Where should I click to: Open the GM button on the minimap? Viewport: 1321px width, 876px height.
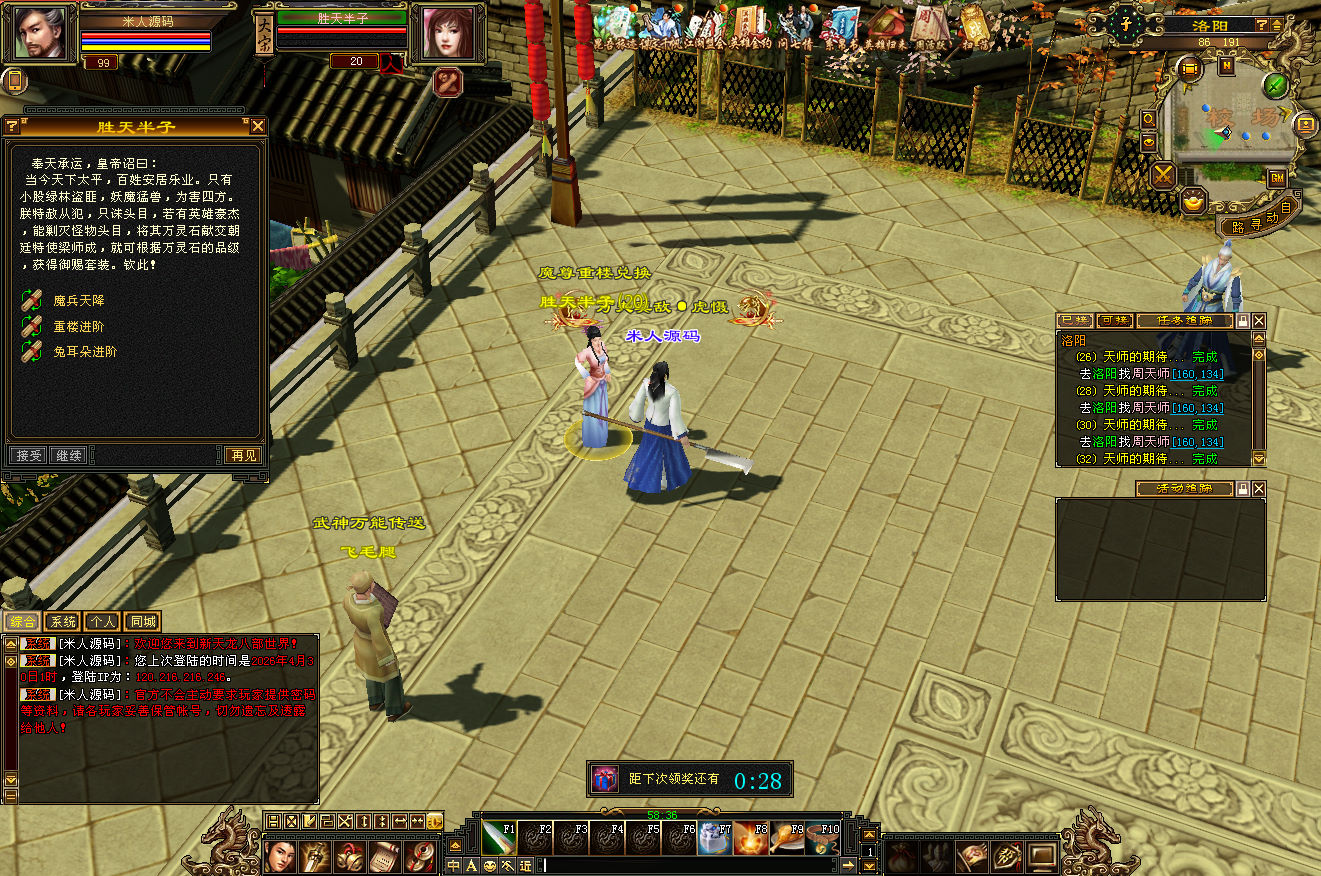click(1277, 178)
